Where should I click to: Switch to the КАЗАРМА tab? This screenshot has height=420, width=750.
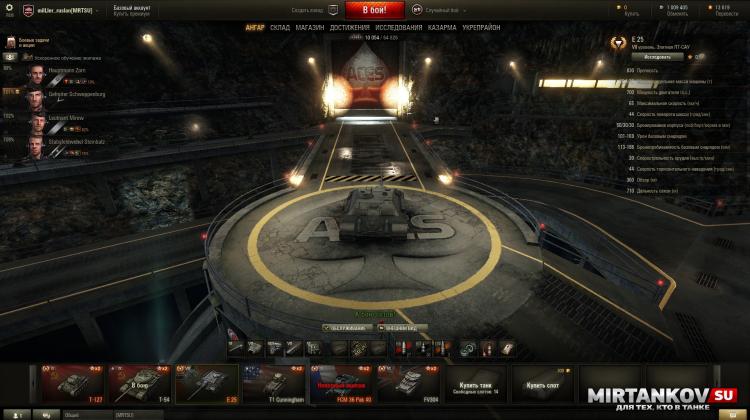[x=445, y=27]
